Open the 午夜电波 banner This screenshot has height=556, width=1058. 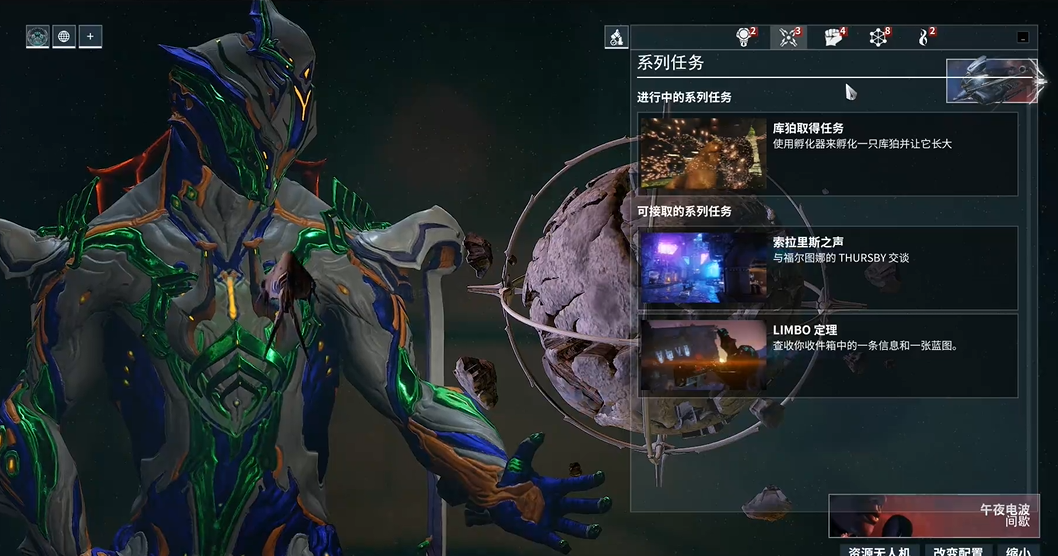[933, 515]
